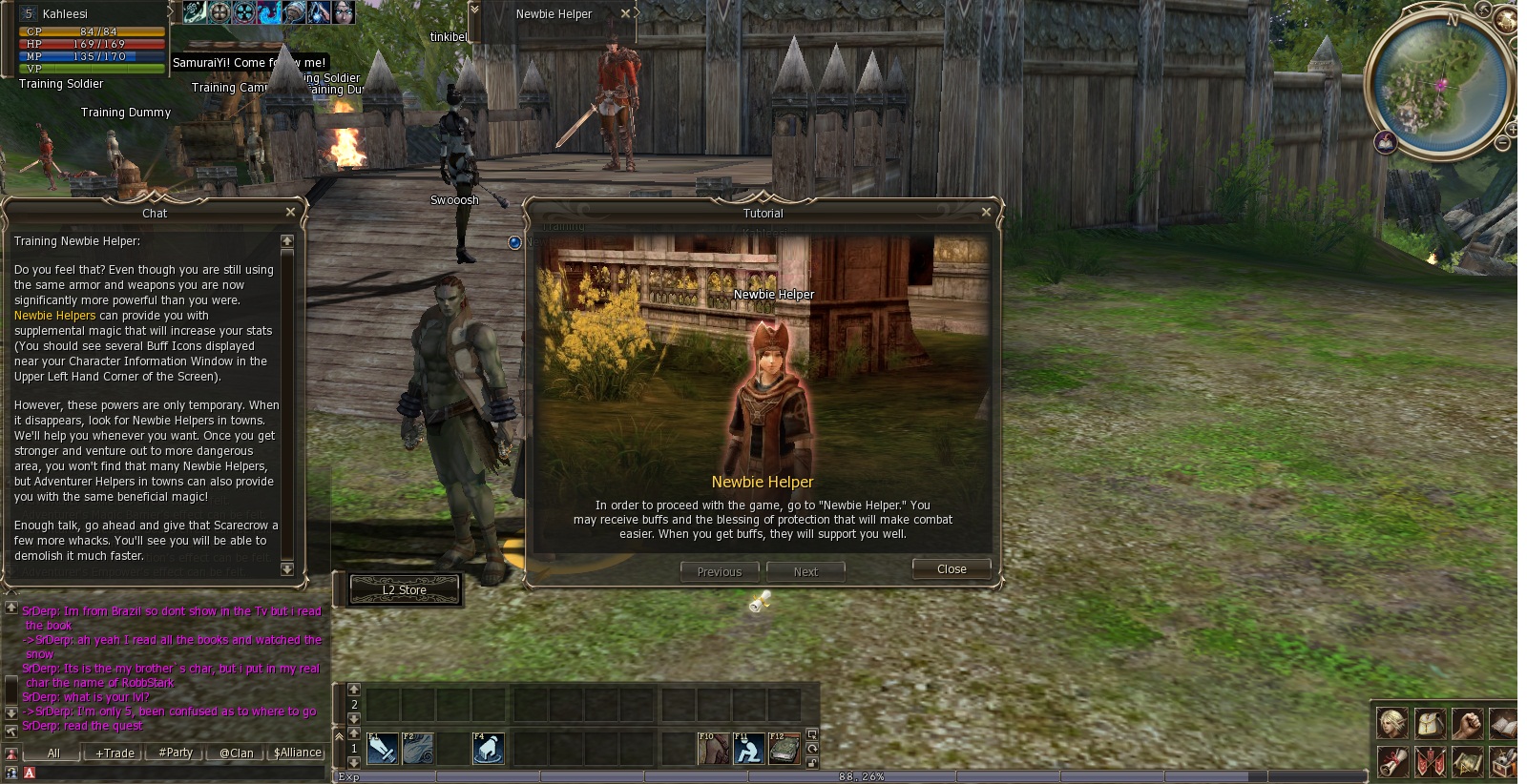The width and height of the screenshot is (1527, 784).
Task: Select the #Party chat tab
Action: coord(176,753)
